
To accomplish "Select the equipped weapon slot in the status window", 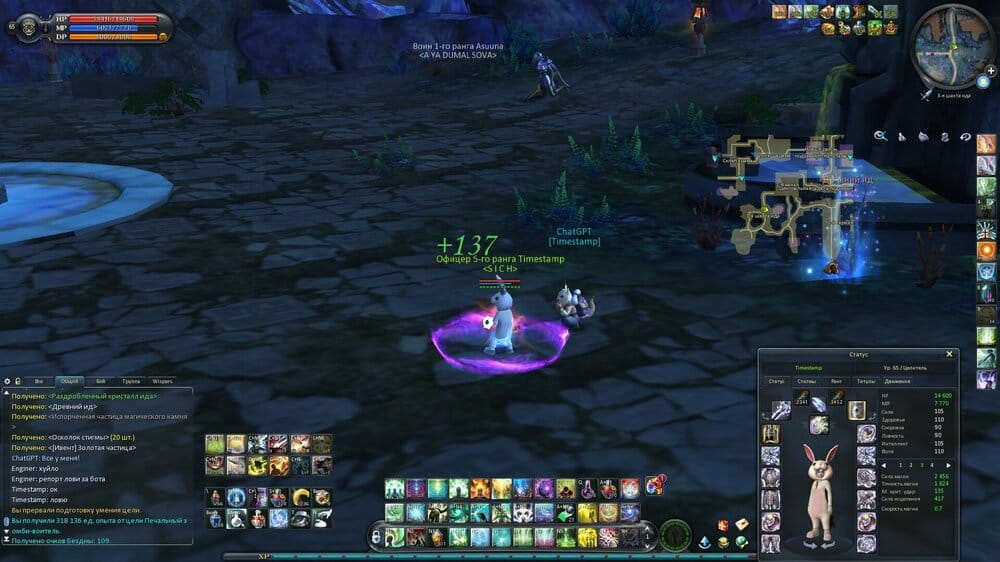I will point(780,410).
